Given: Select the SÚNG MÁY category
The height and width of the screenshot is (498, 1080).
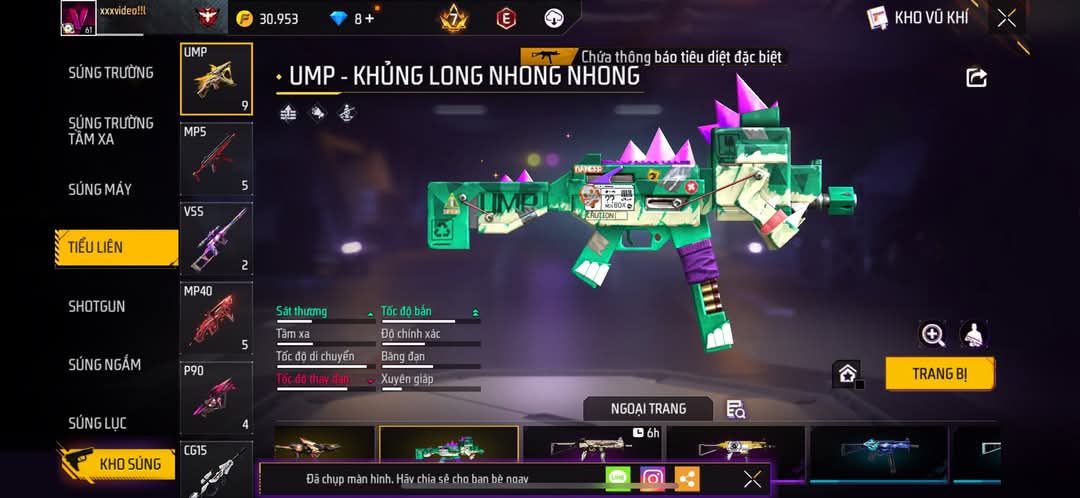Looking at the screenshot, I should tap(100, 189).
